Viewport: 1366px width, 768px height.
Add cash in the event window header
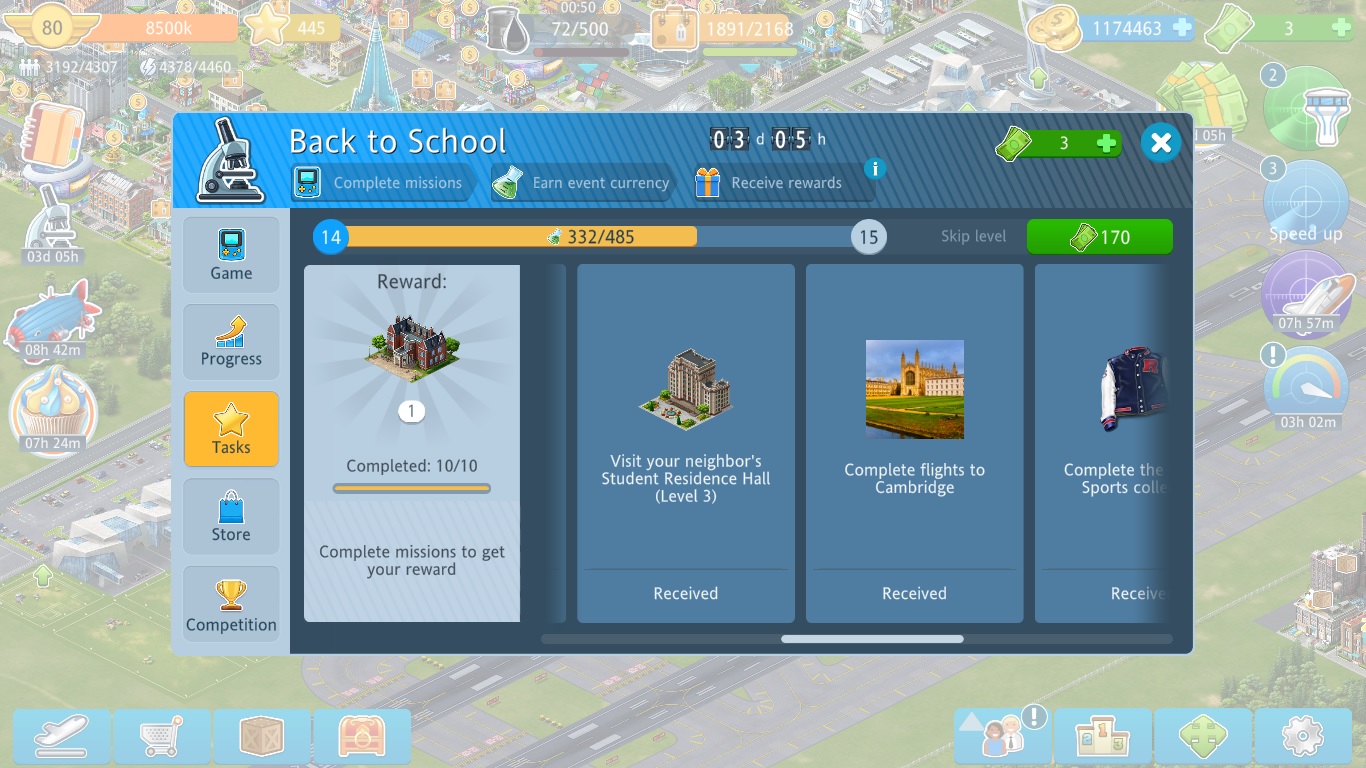(1106, 144)
